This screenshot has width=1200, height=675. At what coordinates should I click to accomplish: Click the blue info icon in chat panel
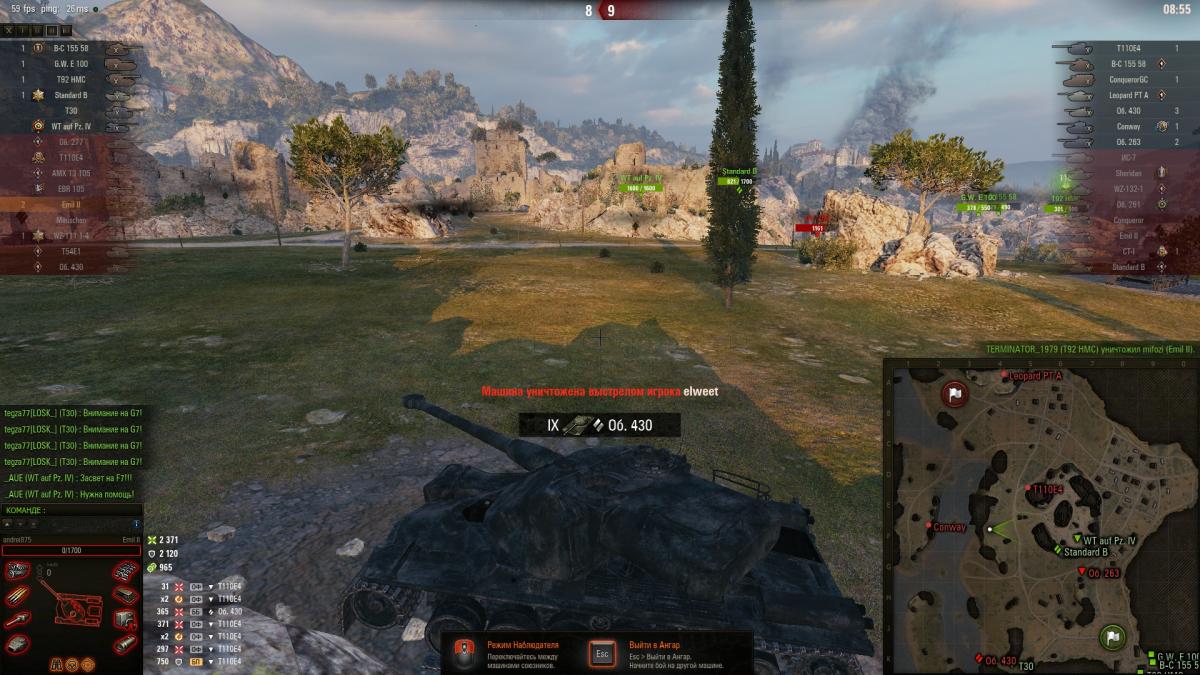pos(136,524)
